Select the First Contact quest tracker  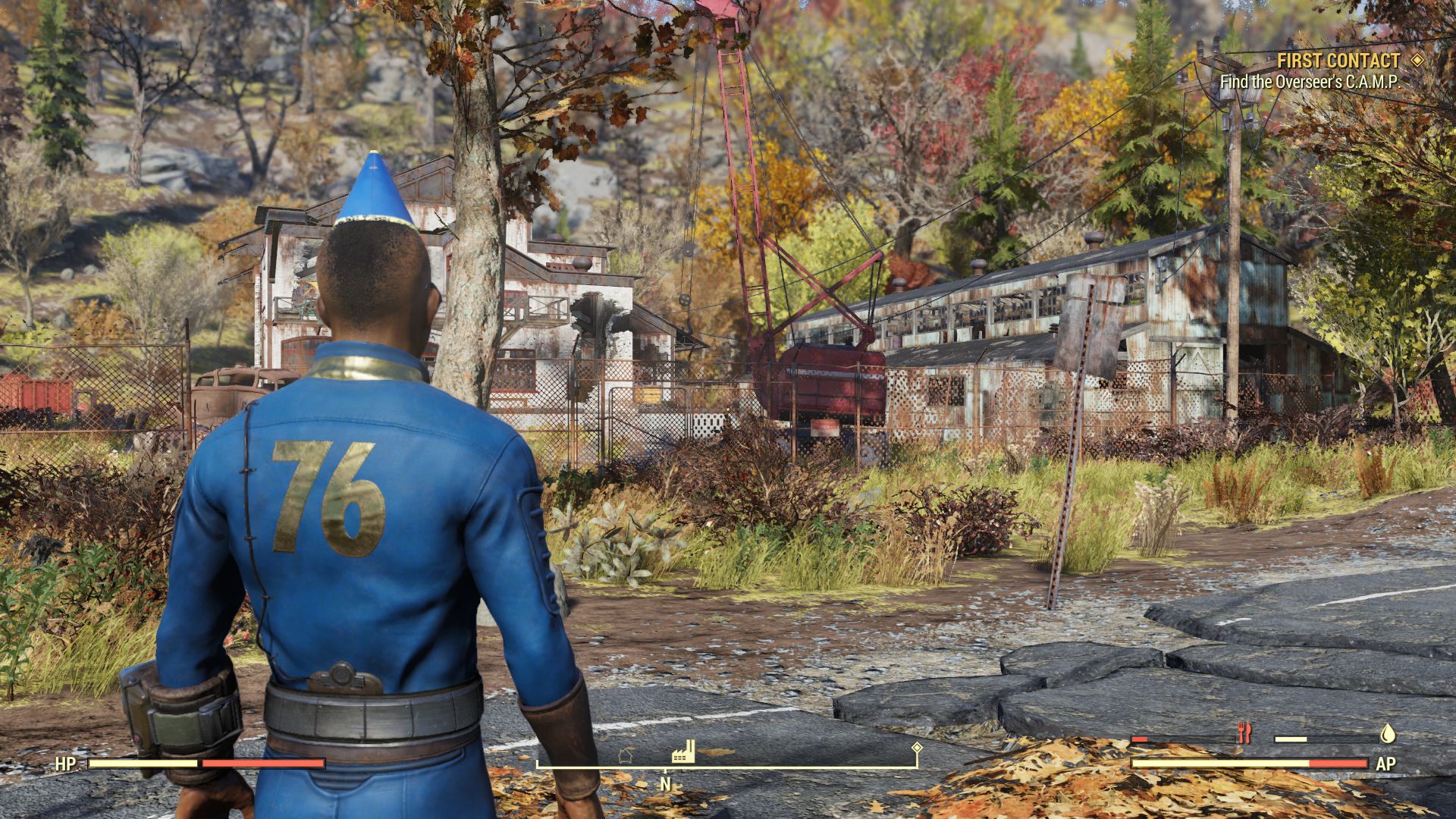(x=1338, y=61)
